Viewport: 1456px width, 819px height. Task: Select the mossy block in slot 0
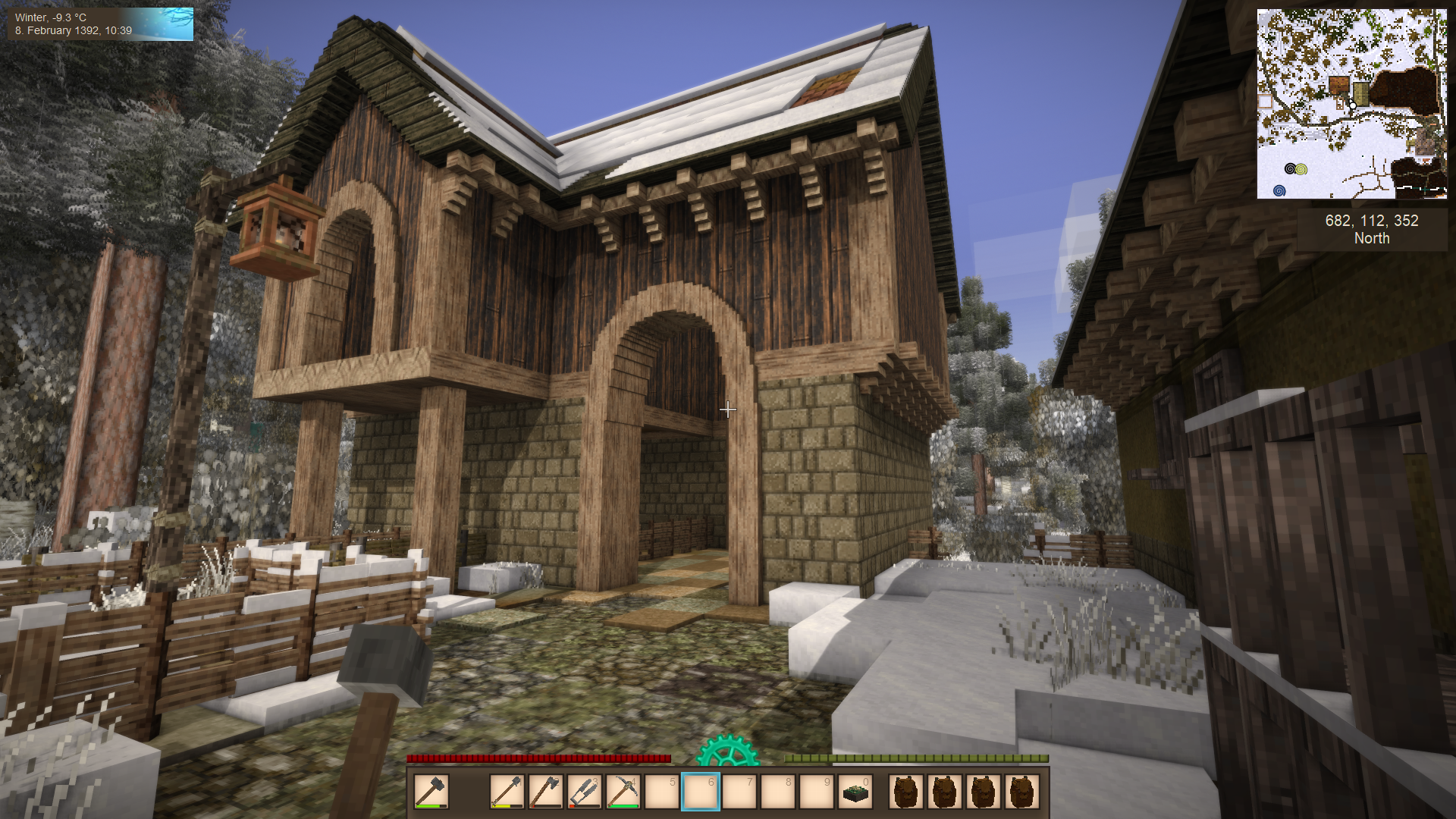tap(856, 792)
